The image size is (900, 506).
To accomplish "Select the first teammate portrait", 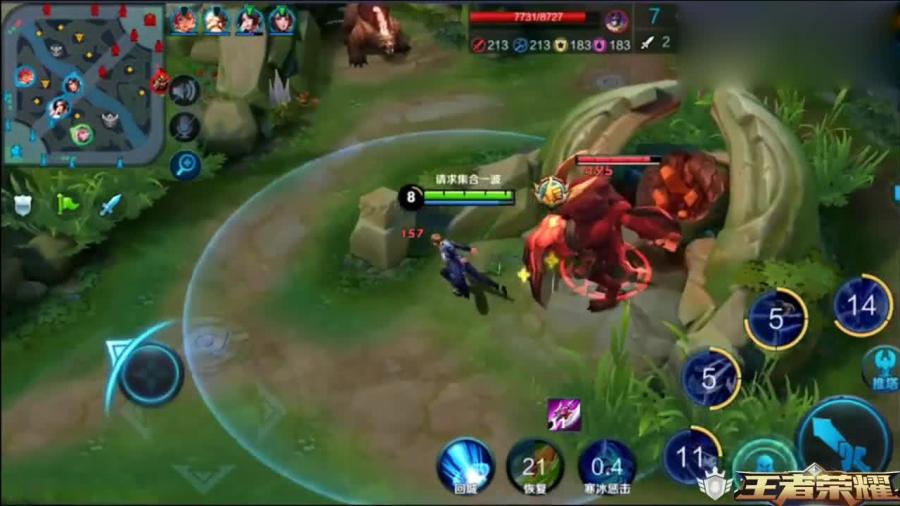I will (x=184, y=20).
